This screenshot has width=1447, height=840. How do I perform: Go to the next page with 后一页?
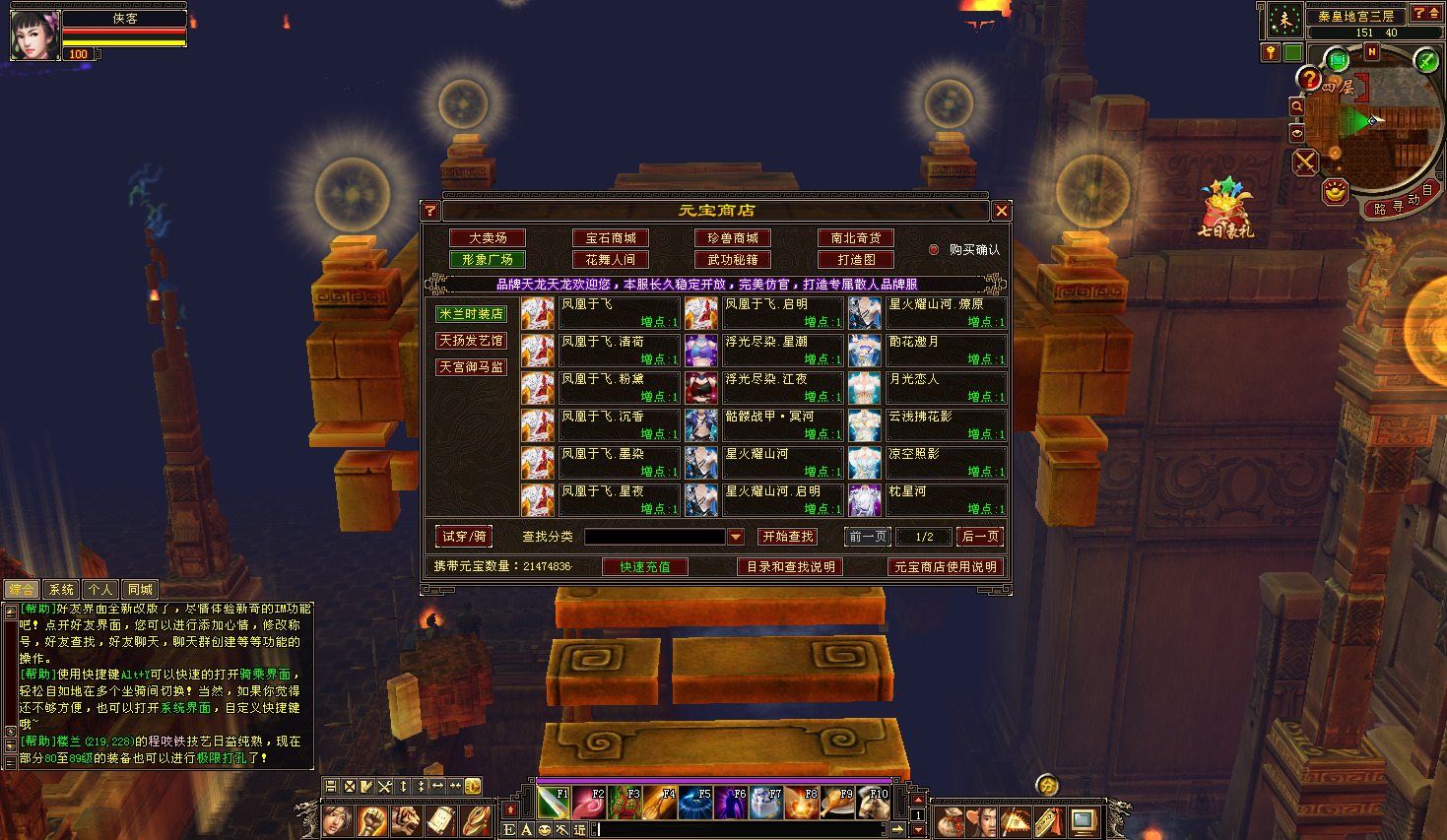coord(979,537)
